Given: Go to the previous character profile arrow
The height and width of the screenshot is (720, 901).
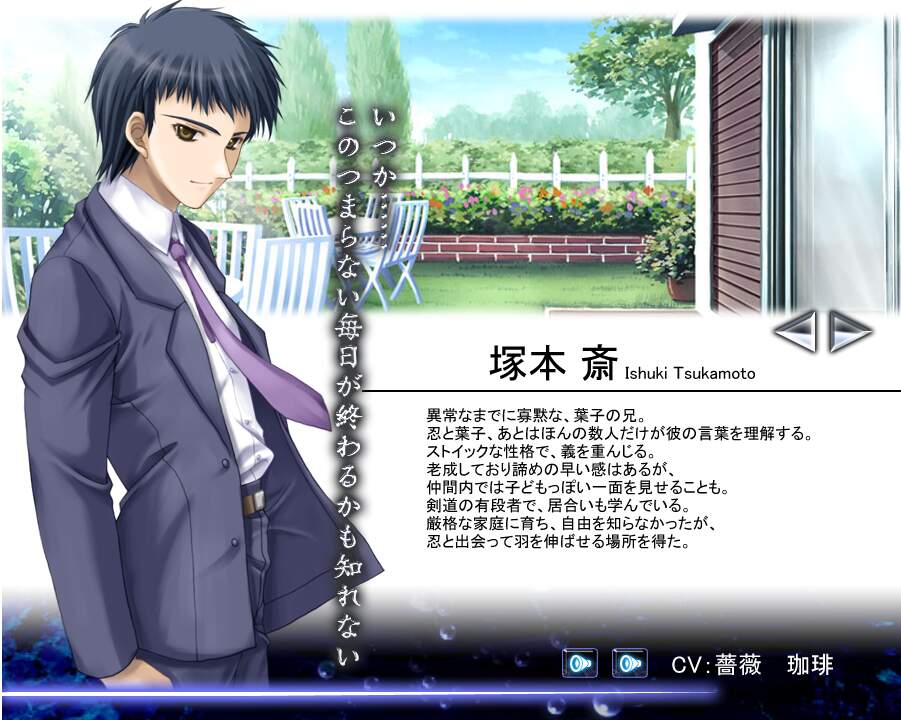Looking at the screenshot, I should (x=795, y=331).
